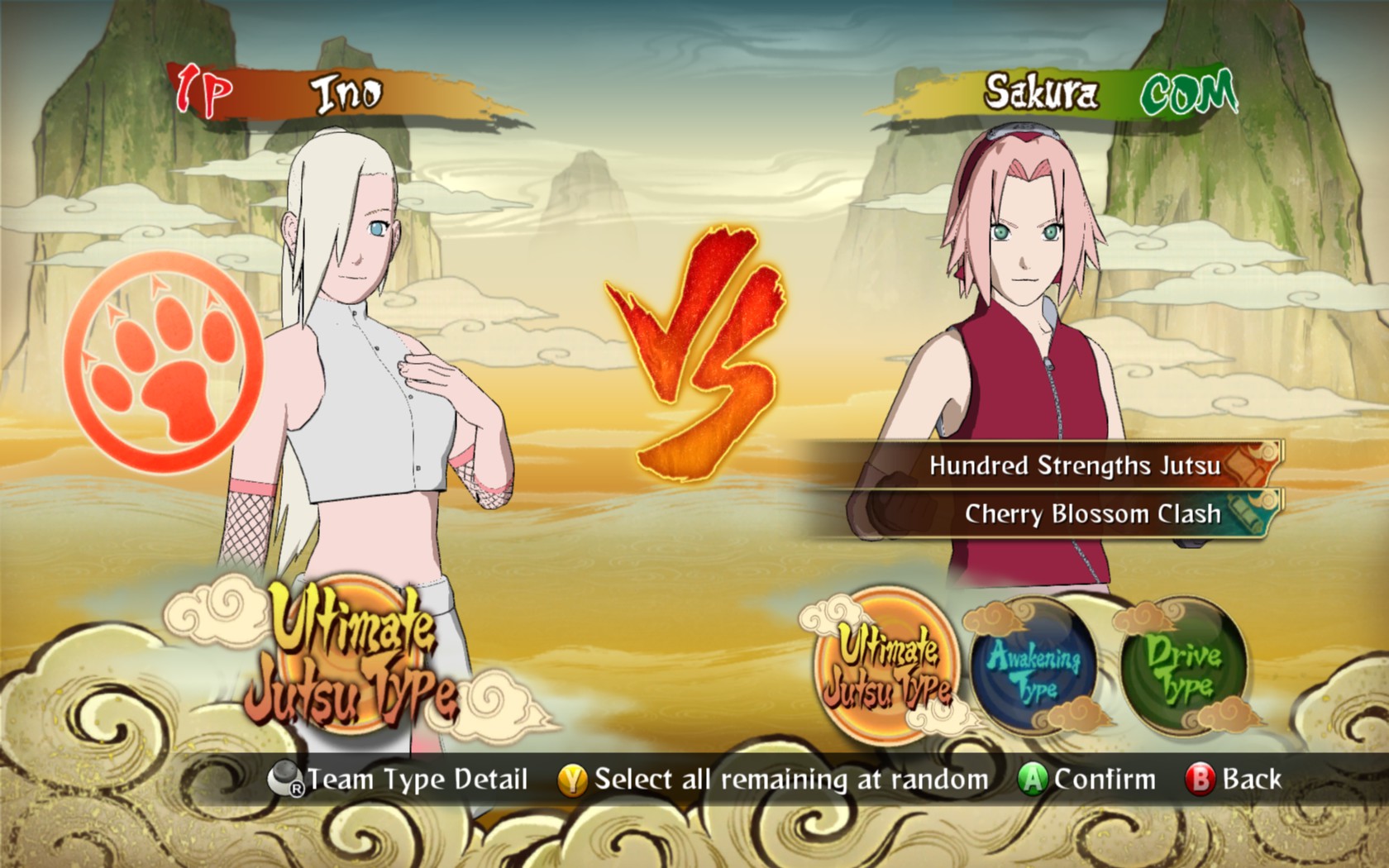Choose the Cherry Blossom Clash entry

[1091, 514]
